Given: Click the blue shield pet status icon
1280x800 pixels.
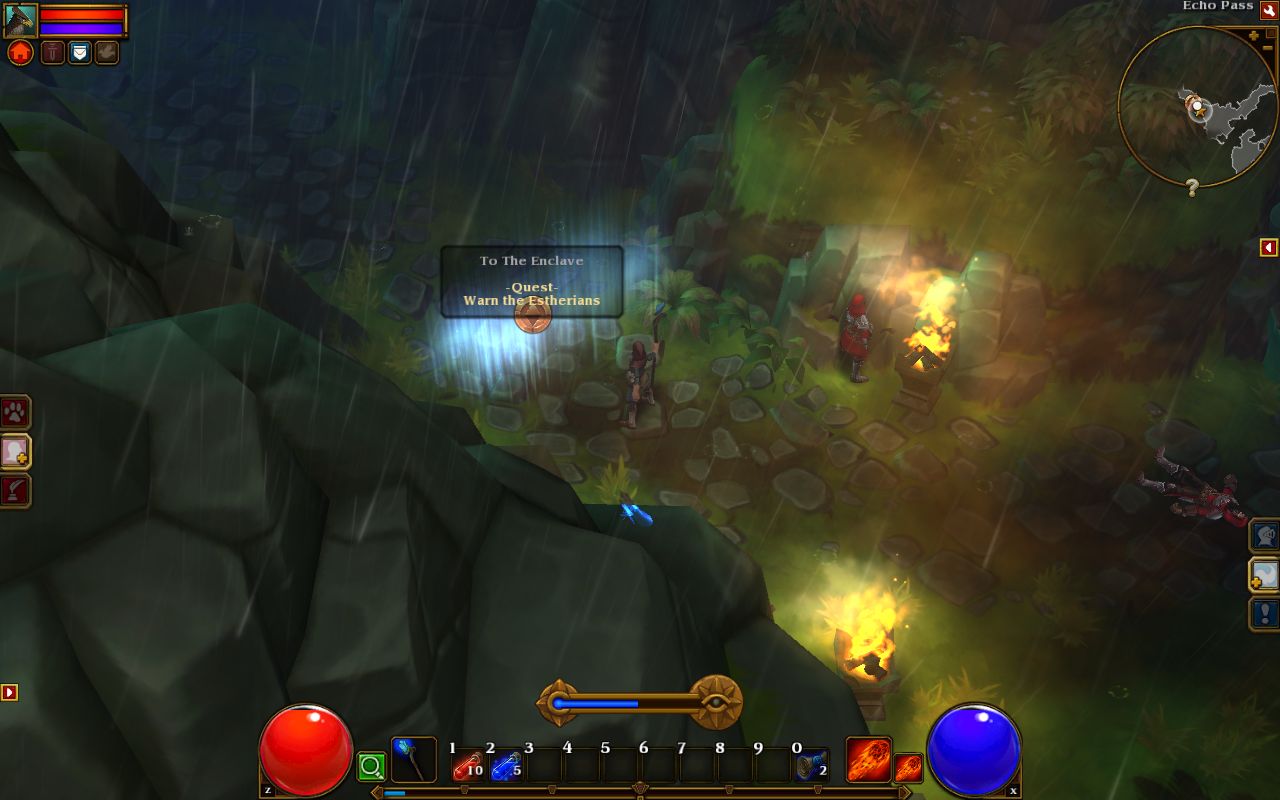Looking at the screenshot, I should (80, 52).
